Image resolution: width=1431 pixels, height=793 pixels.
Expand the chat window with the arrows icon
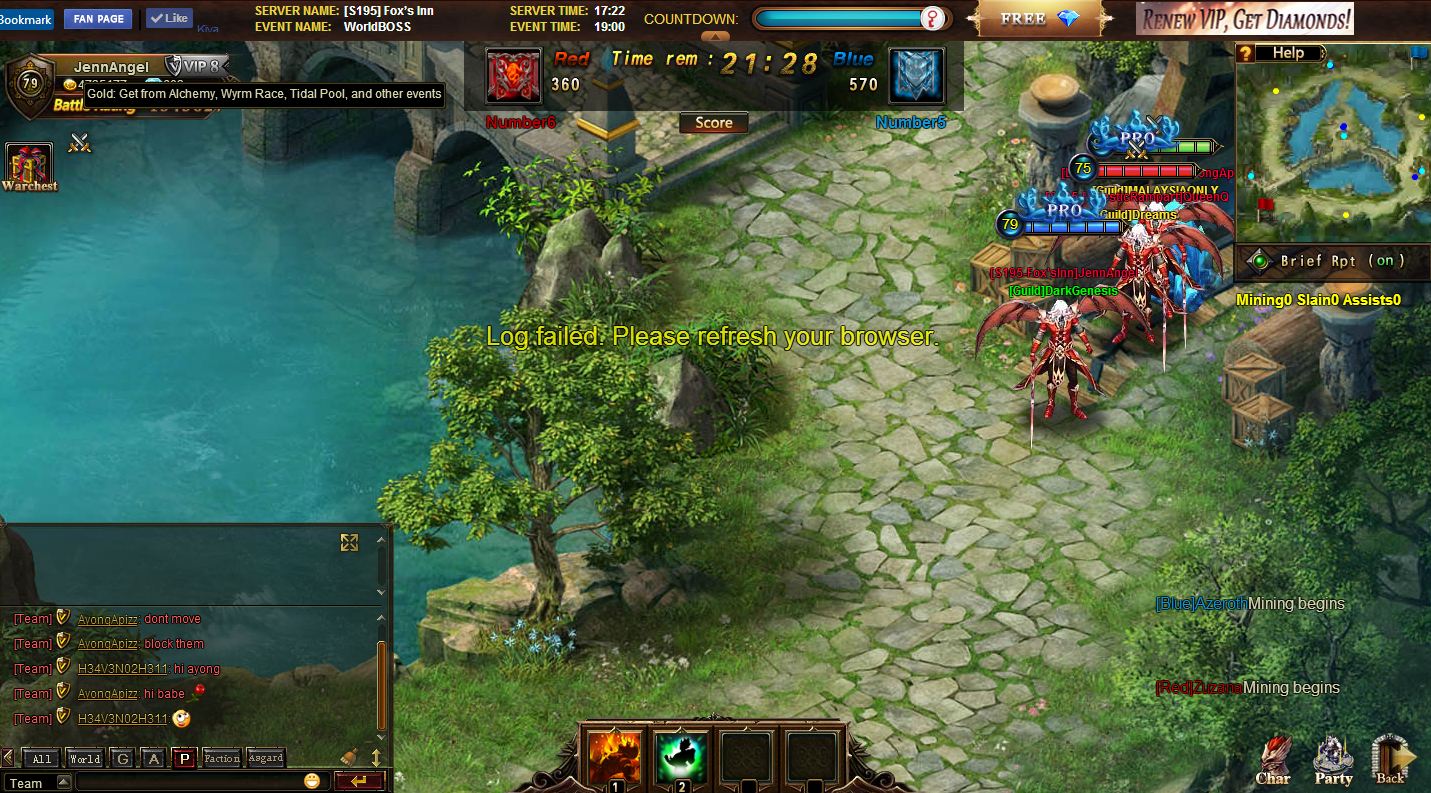tap(349, 542)
